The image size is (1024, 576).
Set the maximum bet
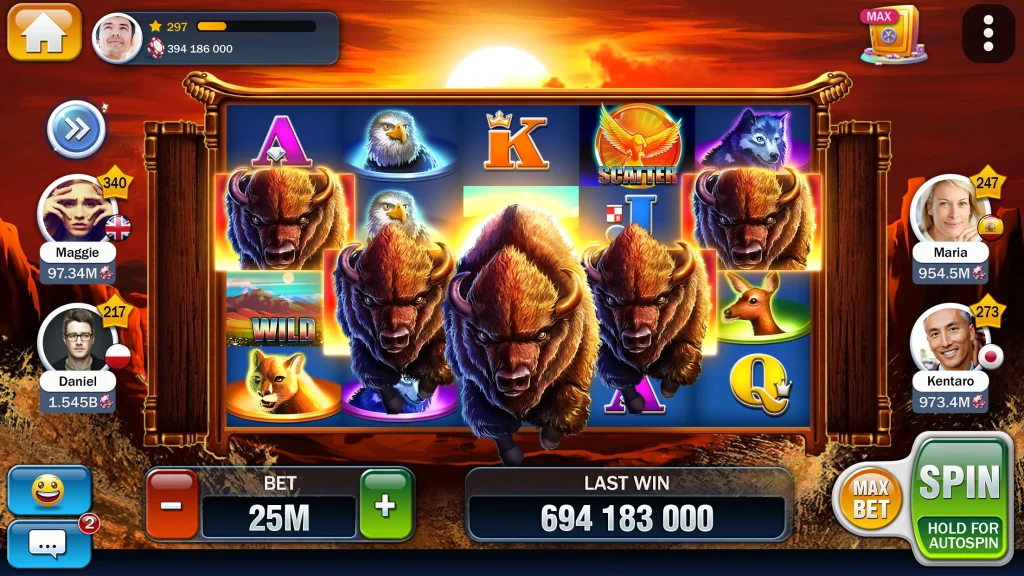tap(871, 497)
